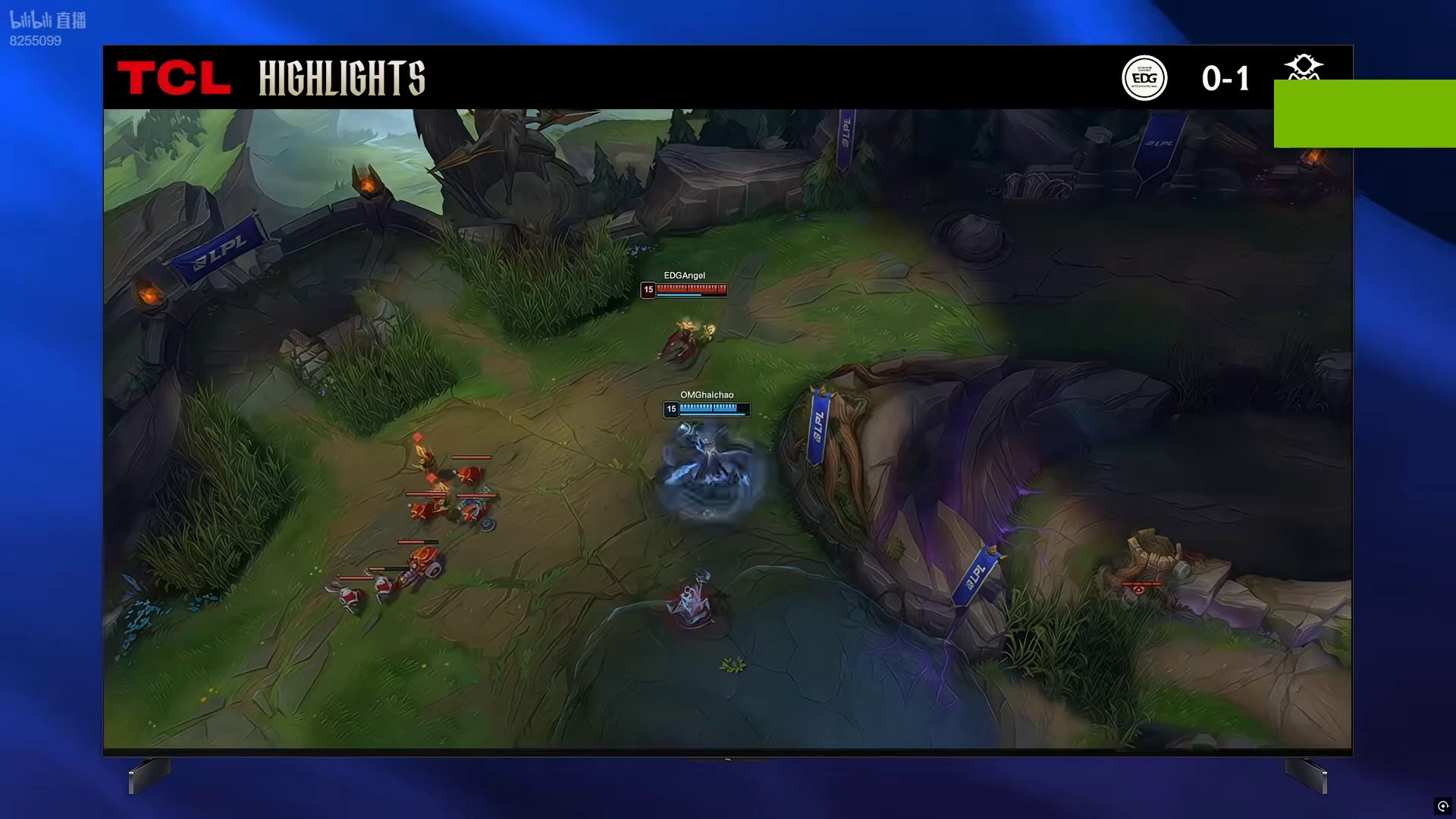This screenshot has height=819, width=1456.
Task: Click the circular-arrow icon in the screen corner
Action: pos(1443,806)
